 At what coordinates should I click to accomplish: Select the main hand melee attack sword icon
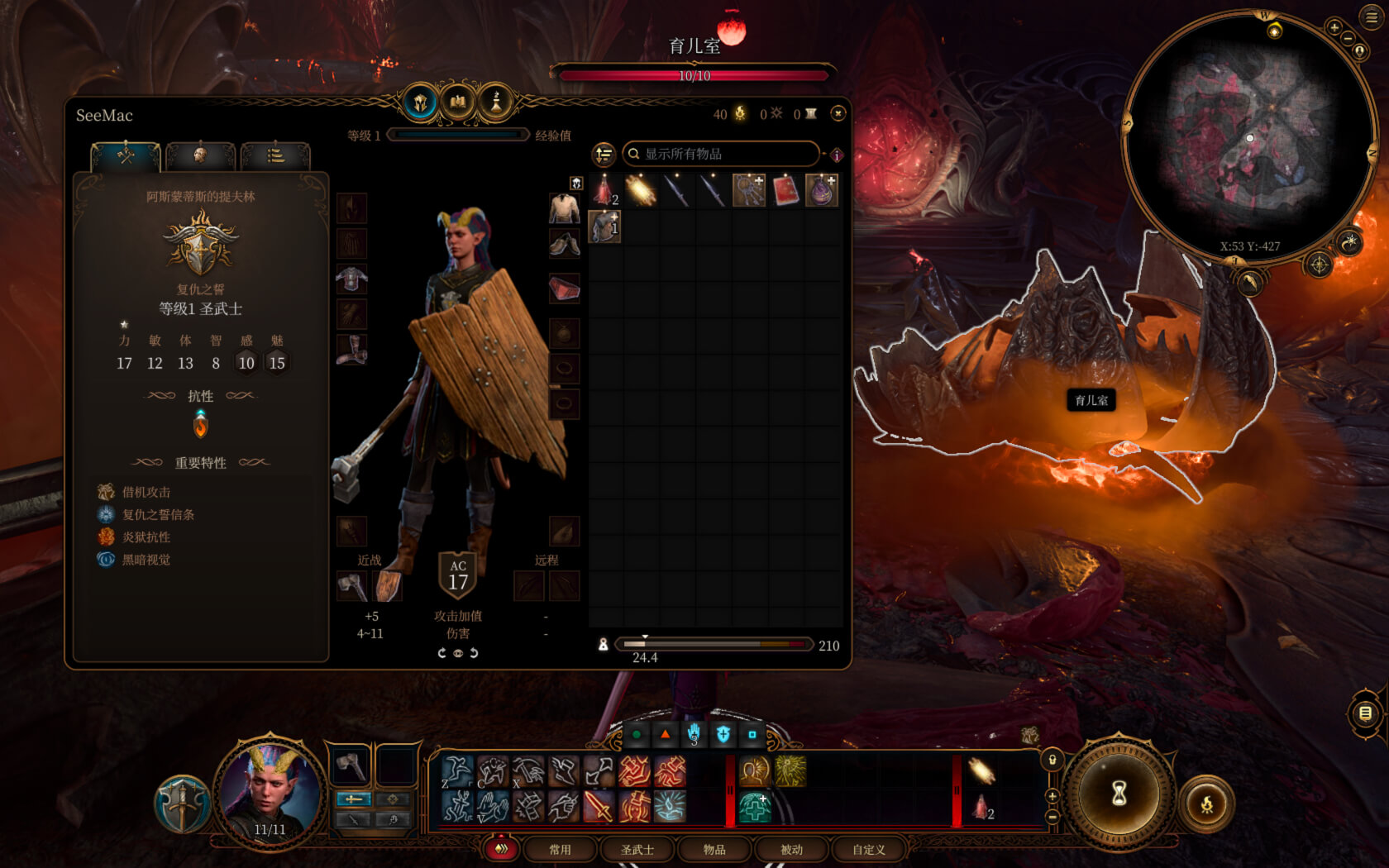[597, 808]
